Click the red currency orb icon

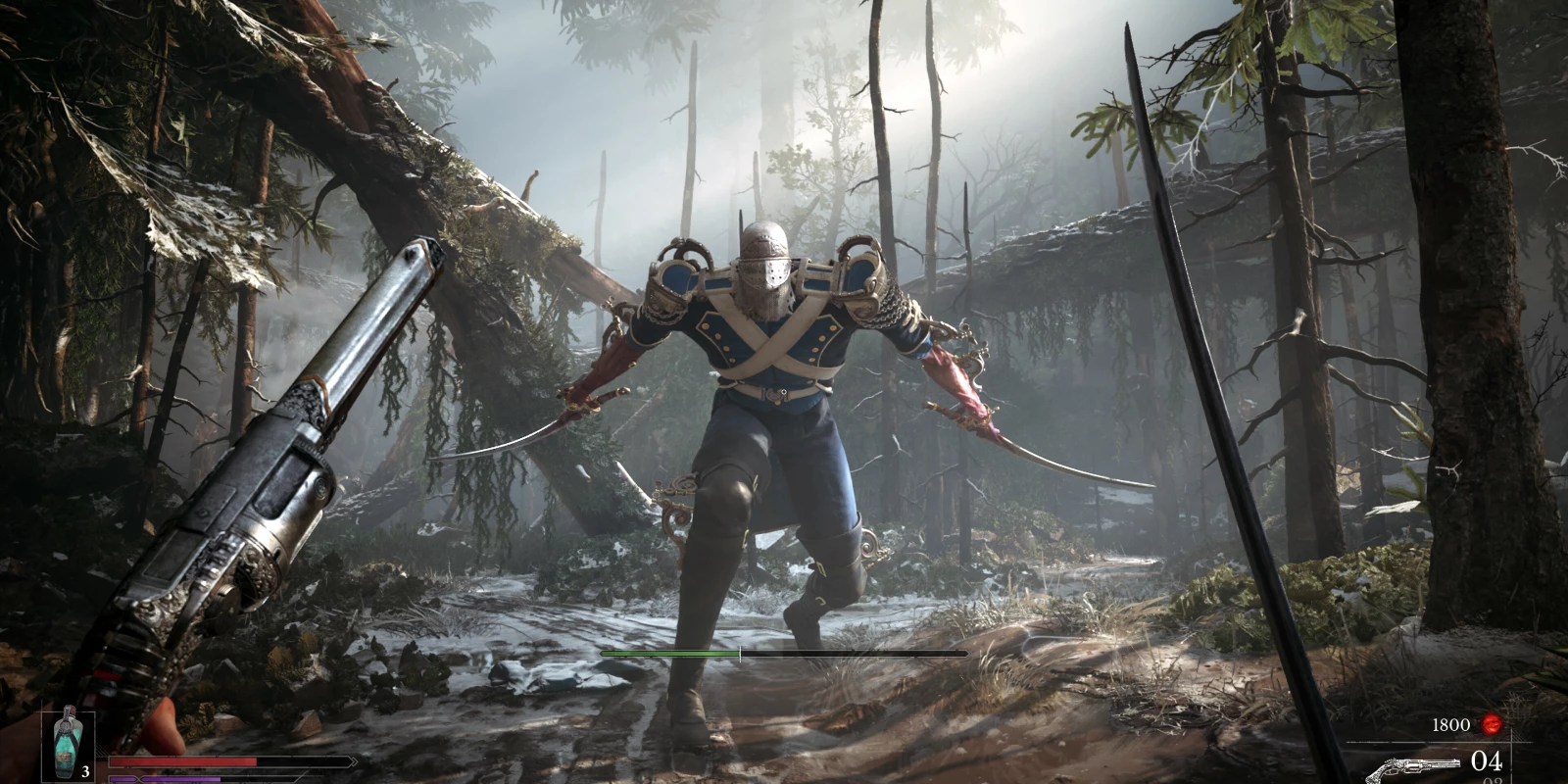(1492, 724)
